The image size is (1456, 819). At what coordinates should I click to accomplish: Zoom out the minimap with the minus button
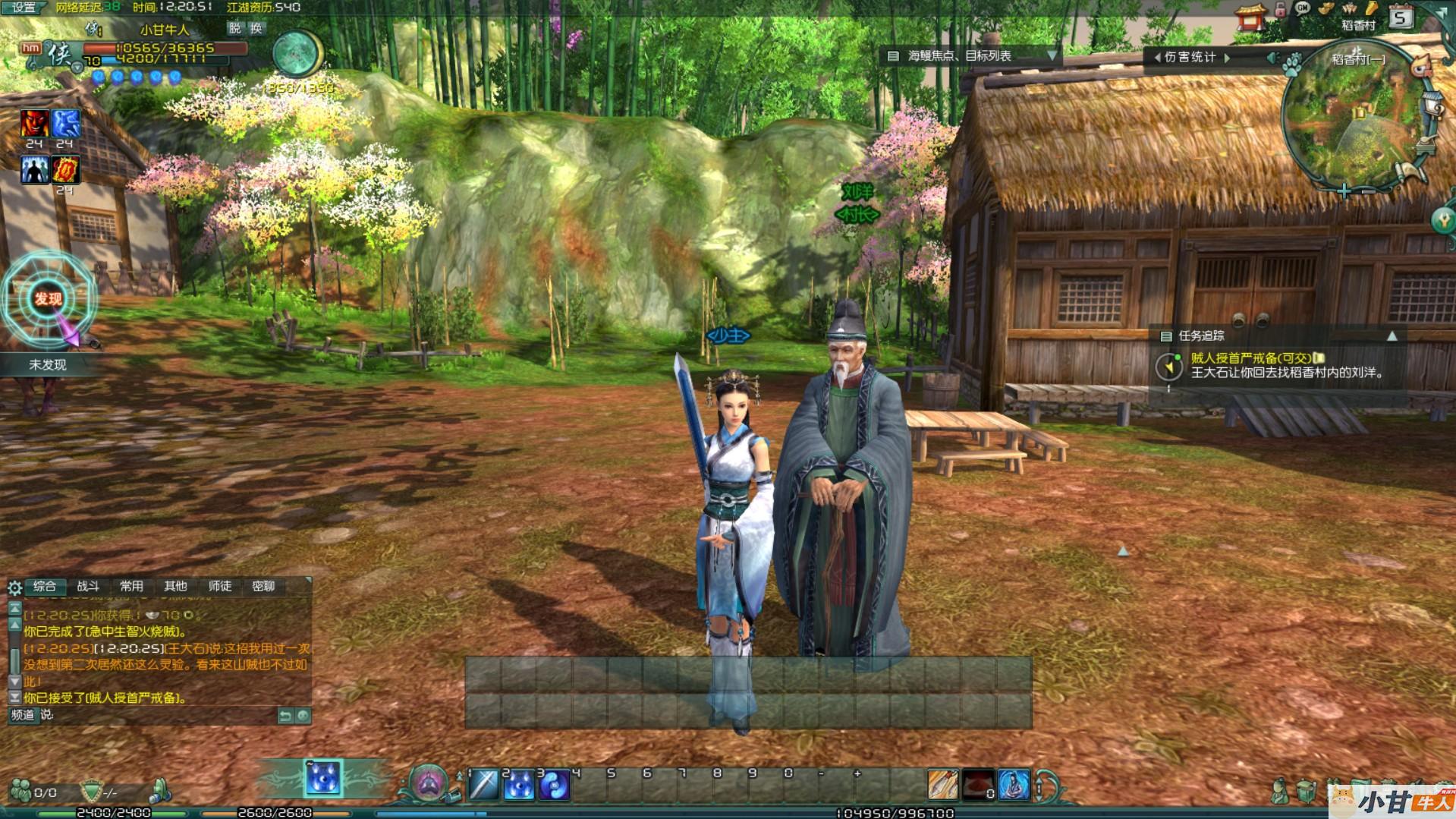1365,191
